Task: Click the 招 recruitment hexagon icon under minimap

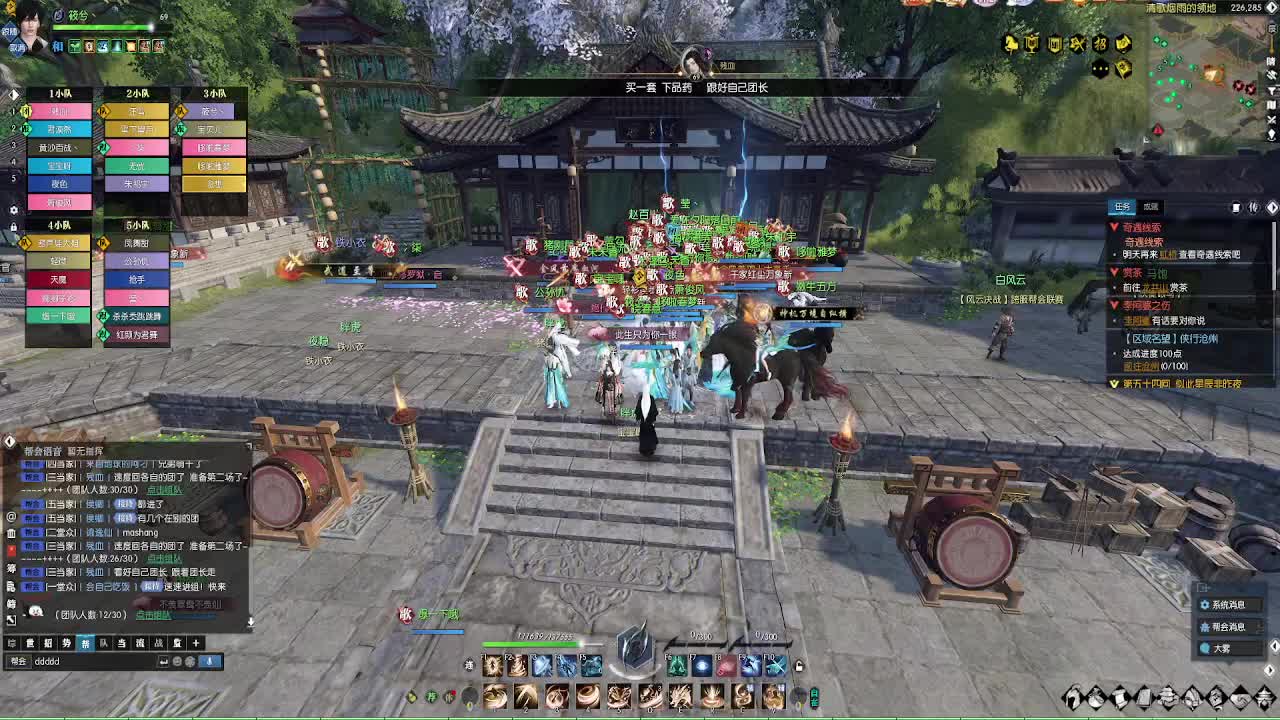Action: [x=1099, y=43]
